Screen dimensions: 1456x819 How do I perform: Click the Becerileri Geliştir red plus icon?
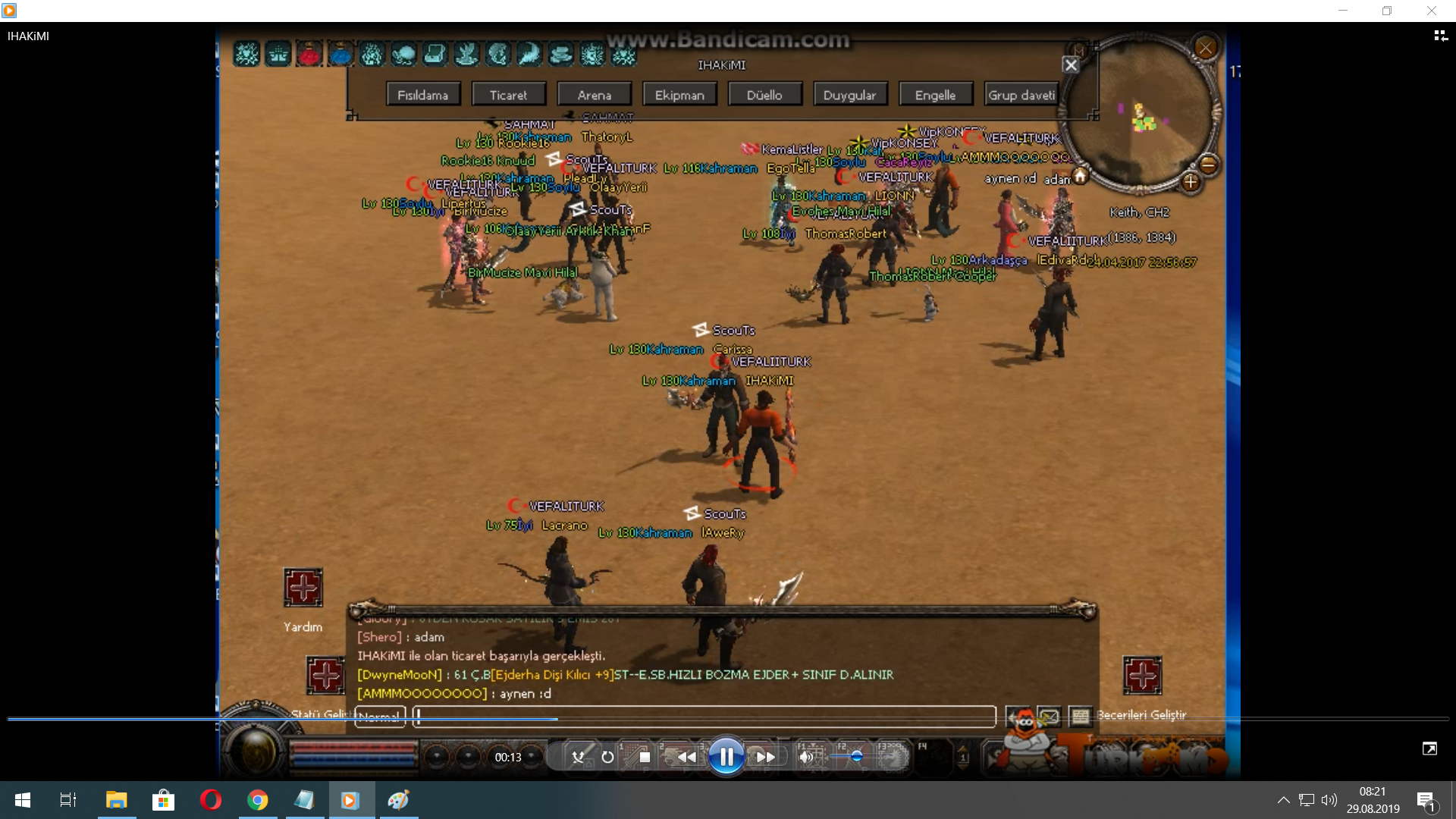tap(1142, 675)
